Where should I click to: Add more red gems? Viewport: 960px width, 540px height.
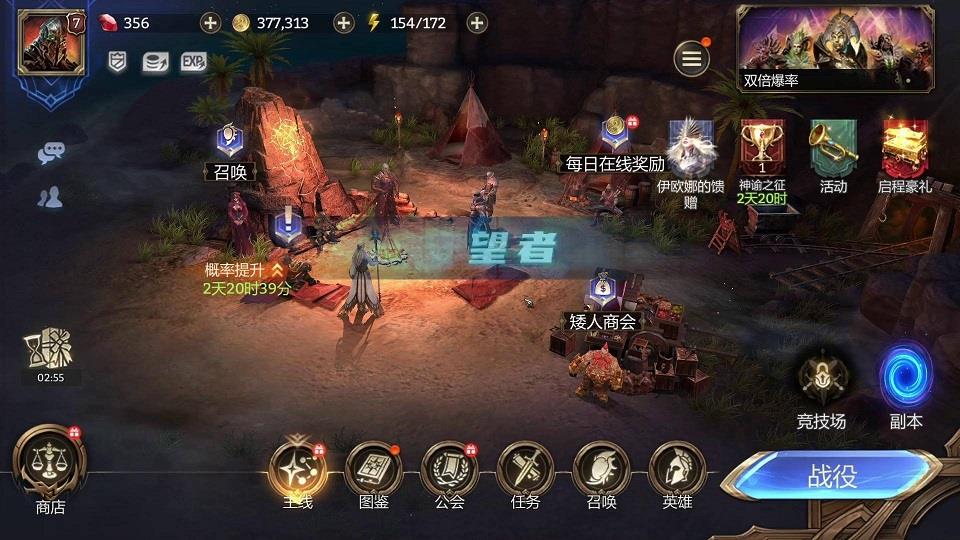(210, 22)
